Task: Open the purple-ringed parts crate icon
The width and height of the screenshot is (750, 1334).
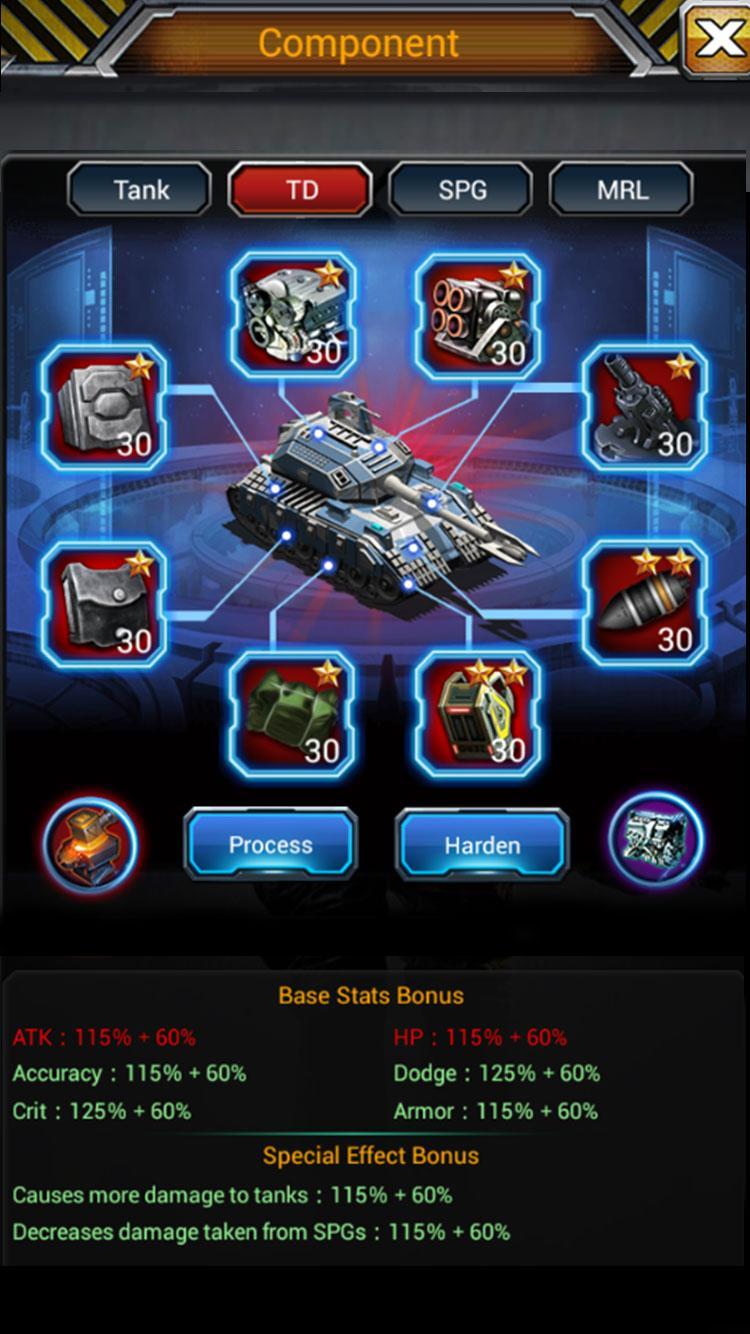Action: (x=656, y=840)
